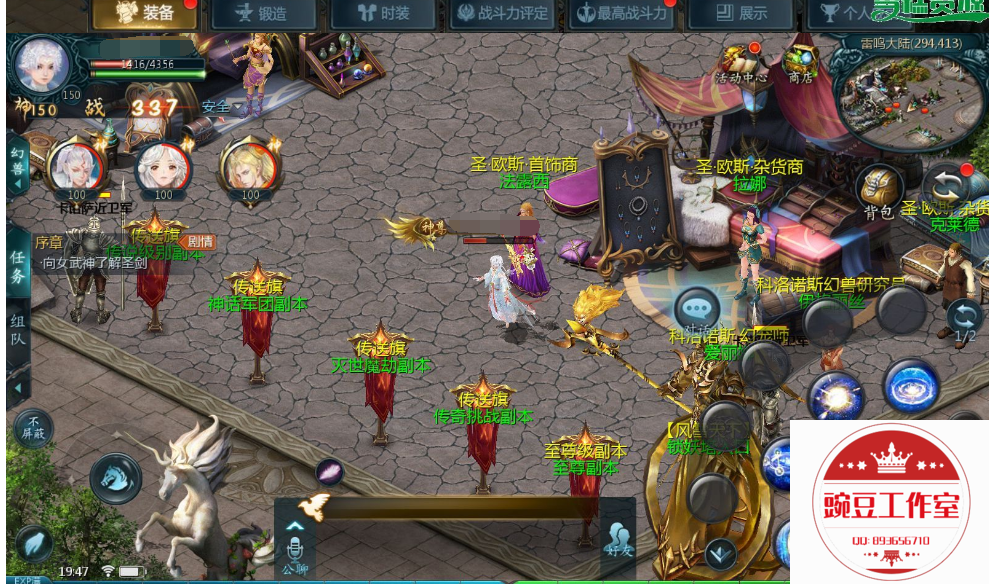This screenshot has width=989, height=584.
Task: Open the 活动中心 activity center
Action: tap(740, 63)
